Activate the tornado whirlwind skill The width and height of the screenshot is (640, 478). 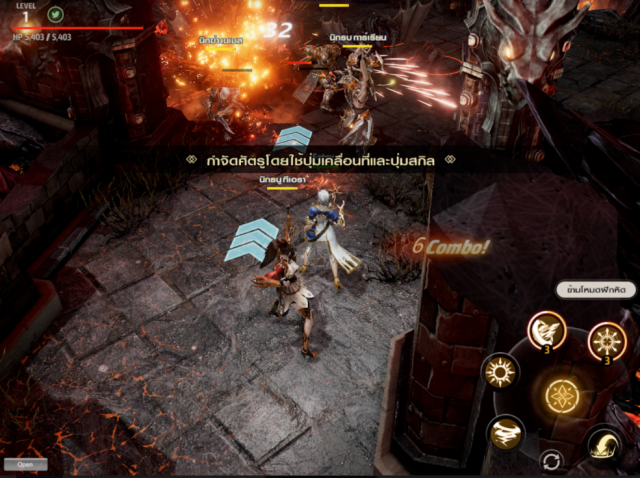(506, 432)
